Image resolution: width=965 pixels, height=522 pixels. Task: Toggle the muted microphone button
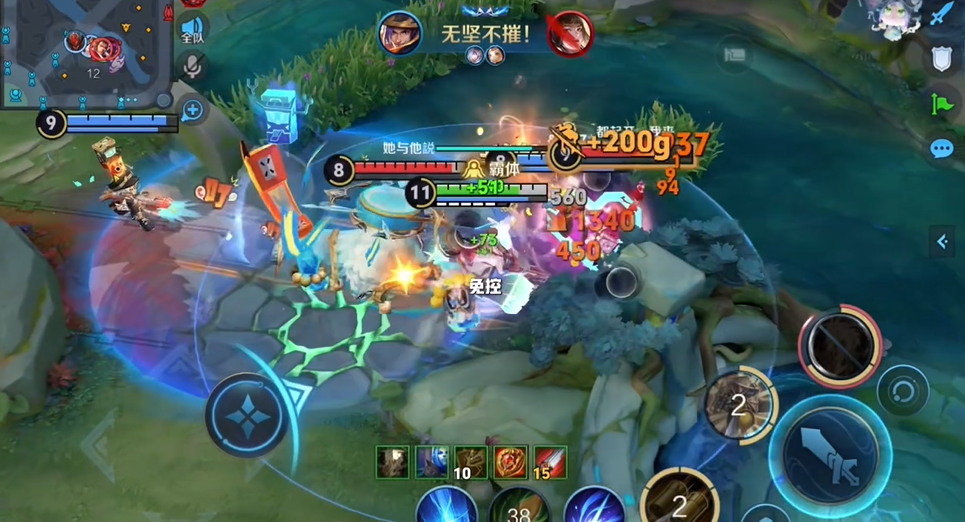click(193, 67)
